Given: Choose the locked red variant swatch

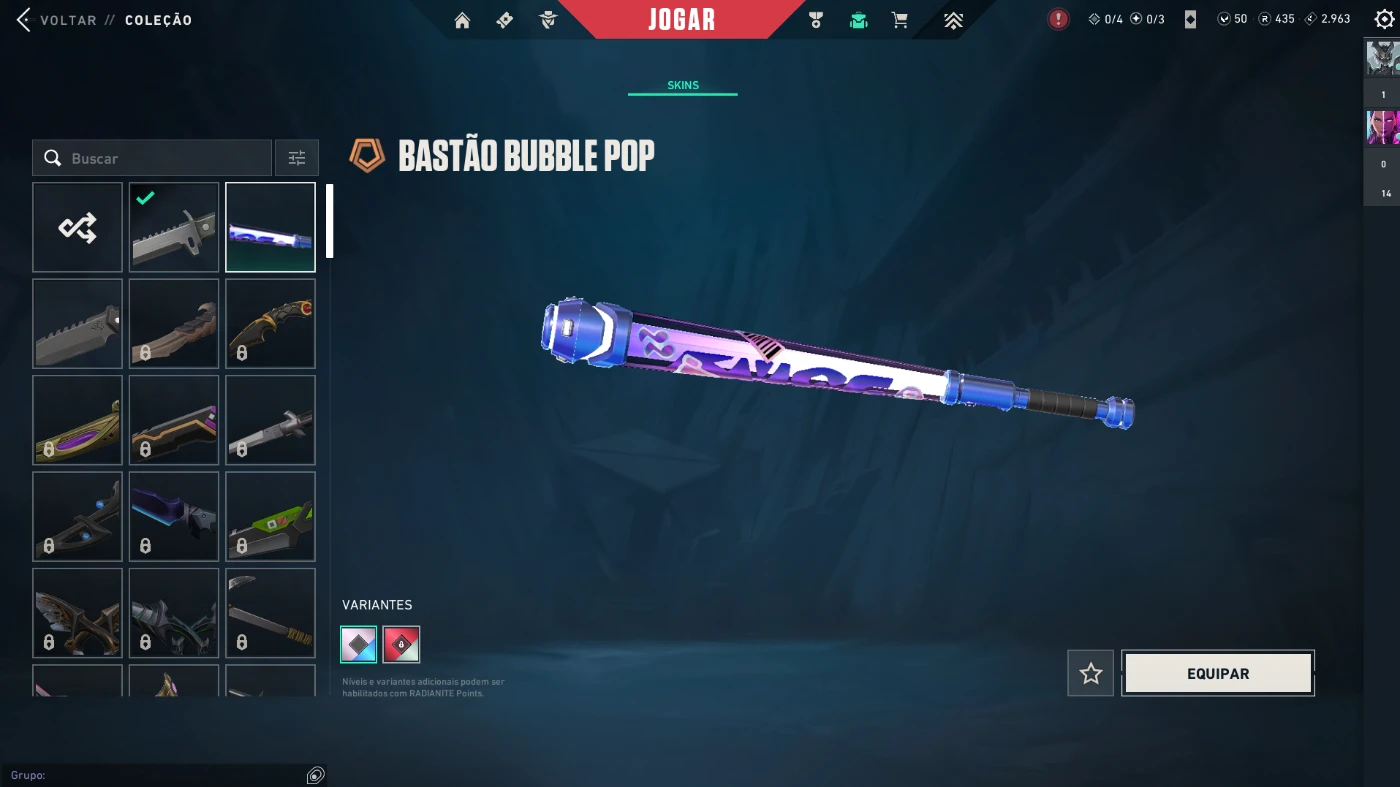Looking at the screenshot, I should [x=401, y=645].
